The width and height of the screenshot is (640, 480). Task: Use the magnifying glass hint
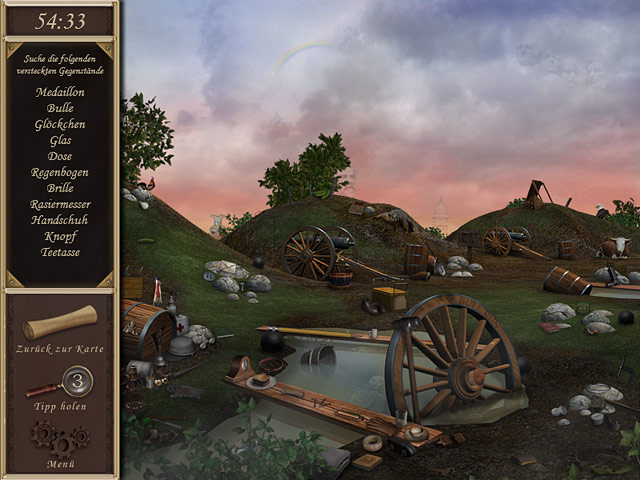pos(63,383)
